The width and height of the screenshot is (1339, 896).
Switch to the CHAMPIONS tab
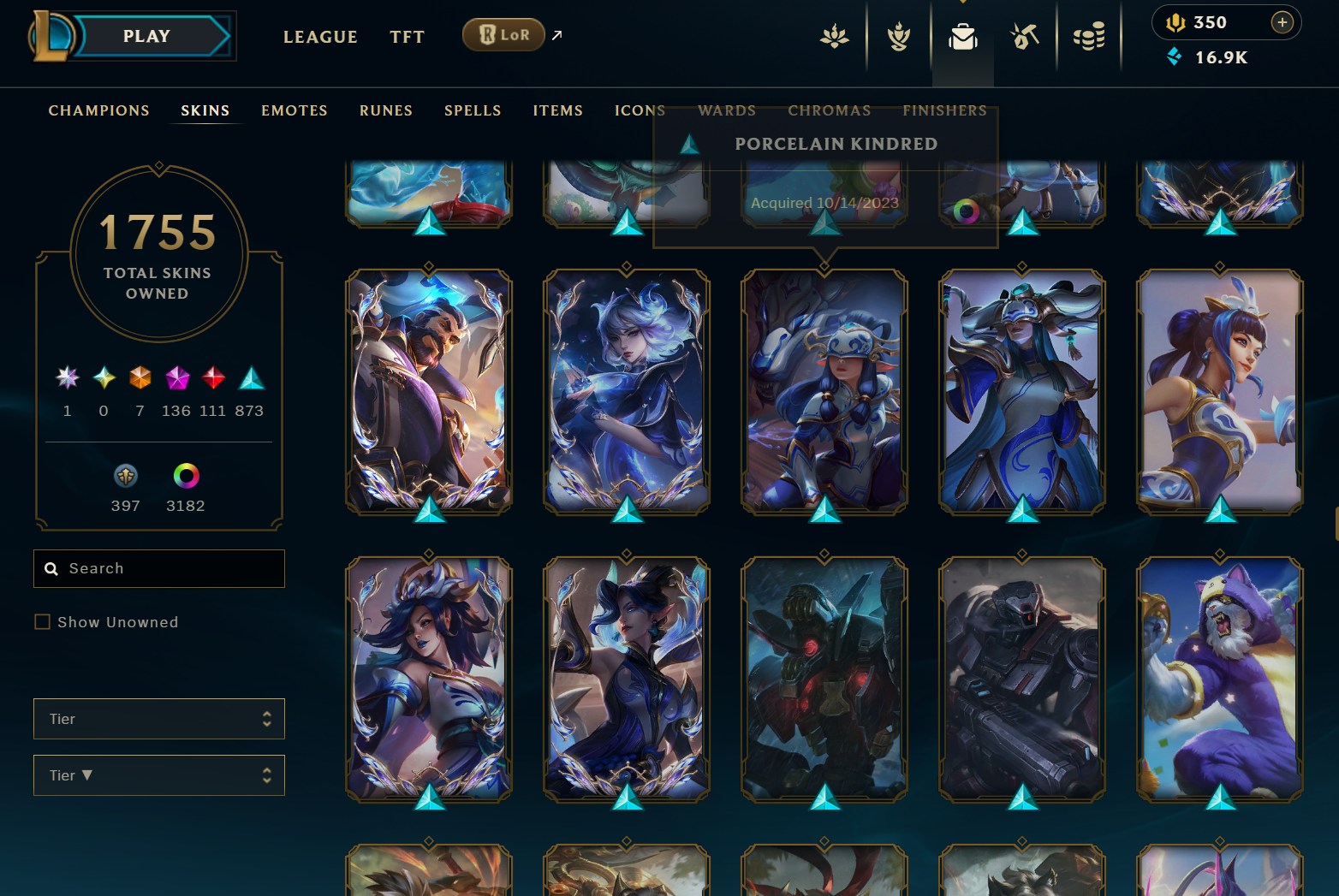(x=98, y=110)
